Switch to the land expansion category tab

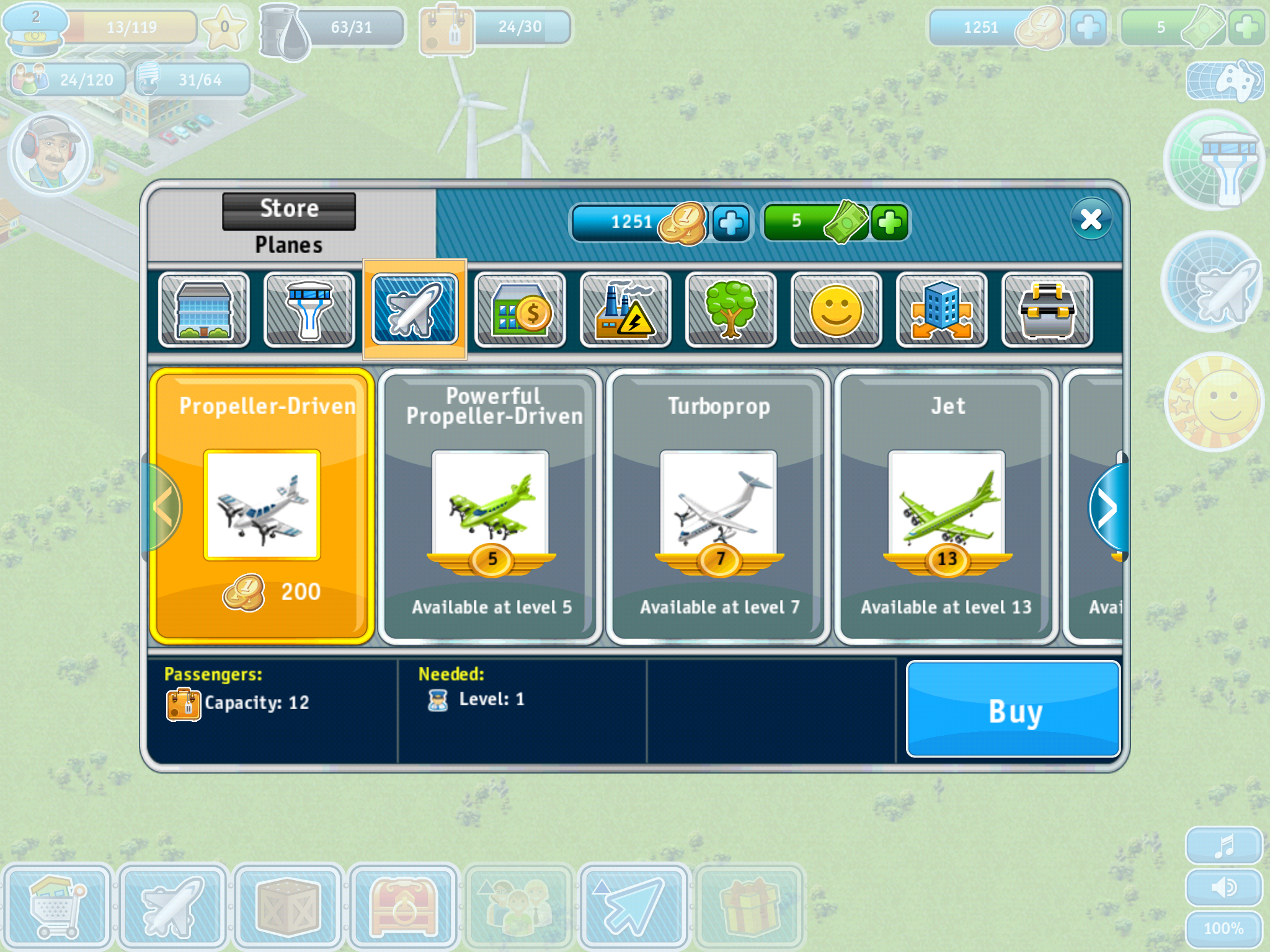[x=942, y=310]
